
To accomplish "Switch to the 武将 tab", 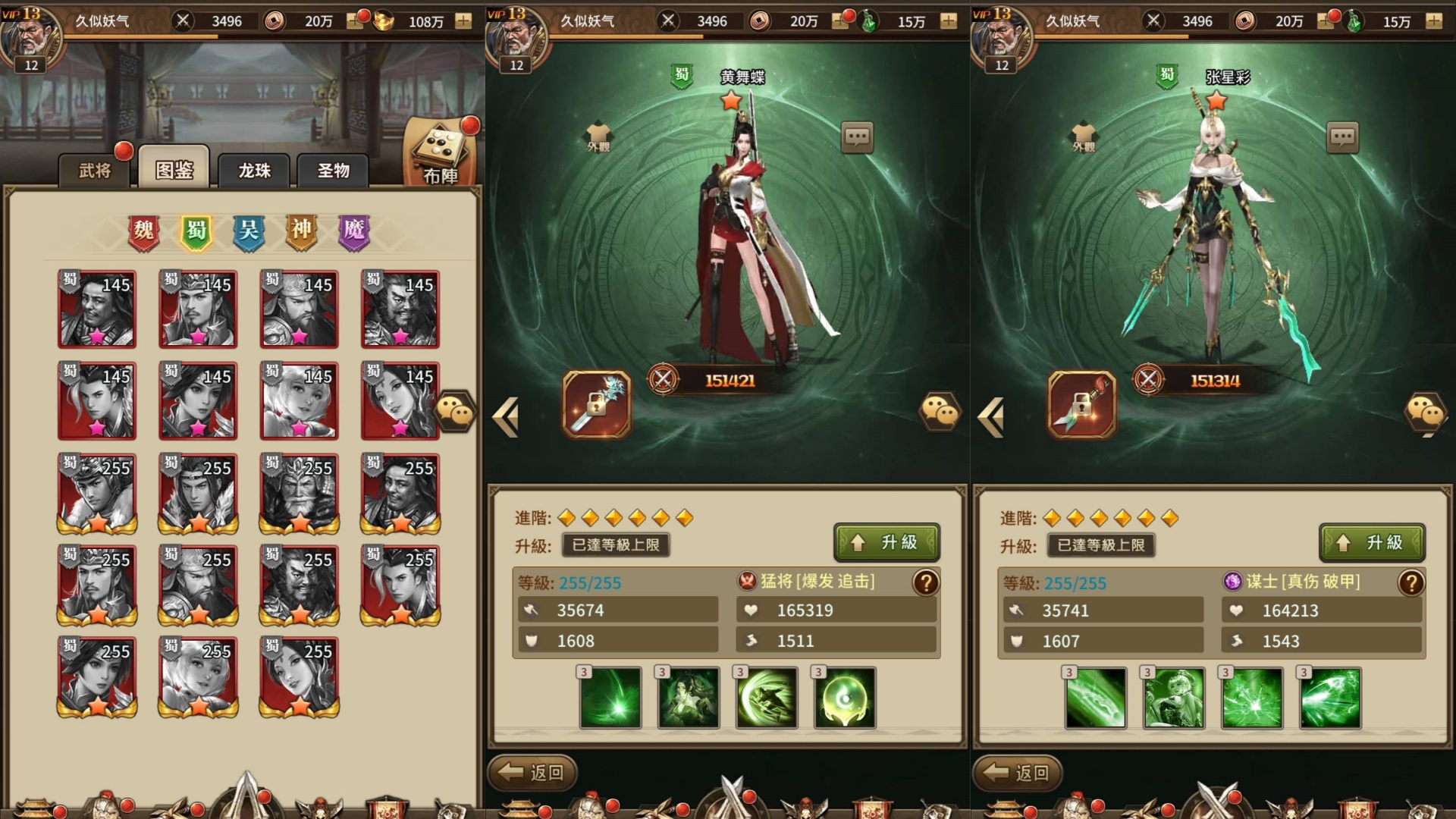I will [95, 171].
